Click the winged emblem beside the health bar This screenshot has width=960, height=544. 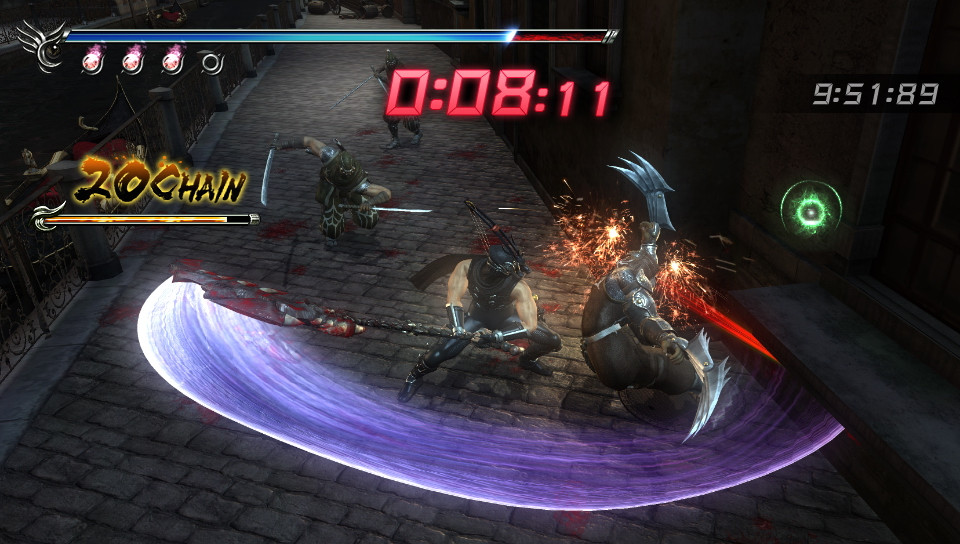click(x=42, y=46)
